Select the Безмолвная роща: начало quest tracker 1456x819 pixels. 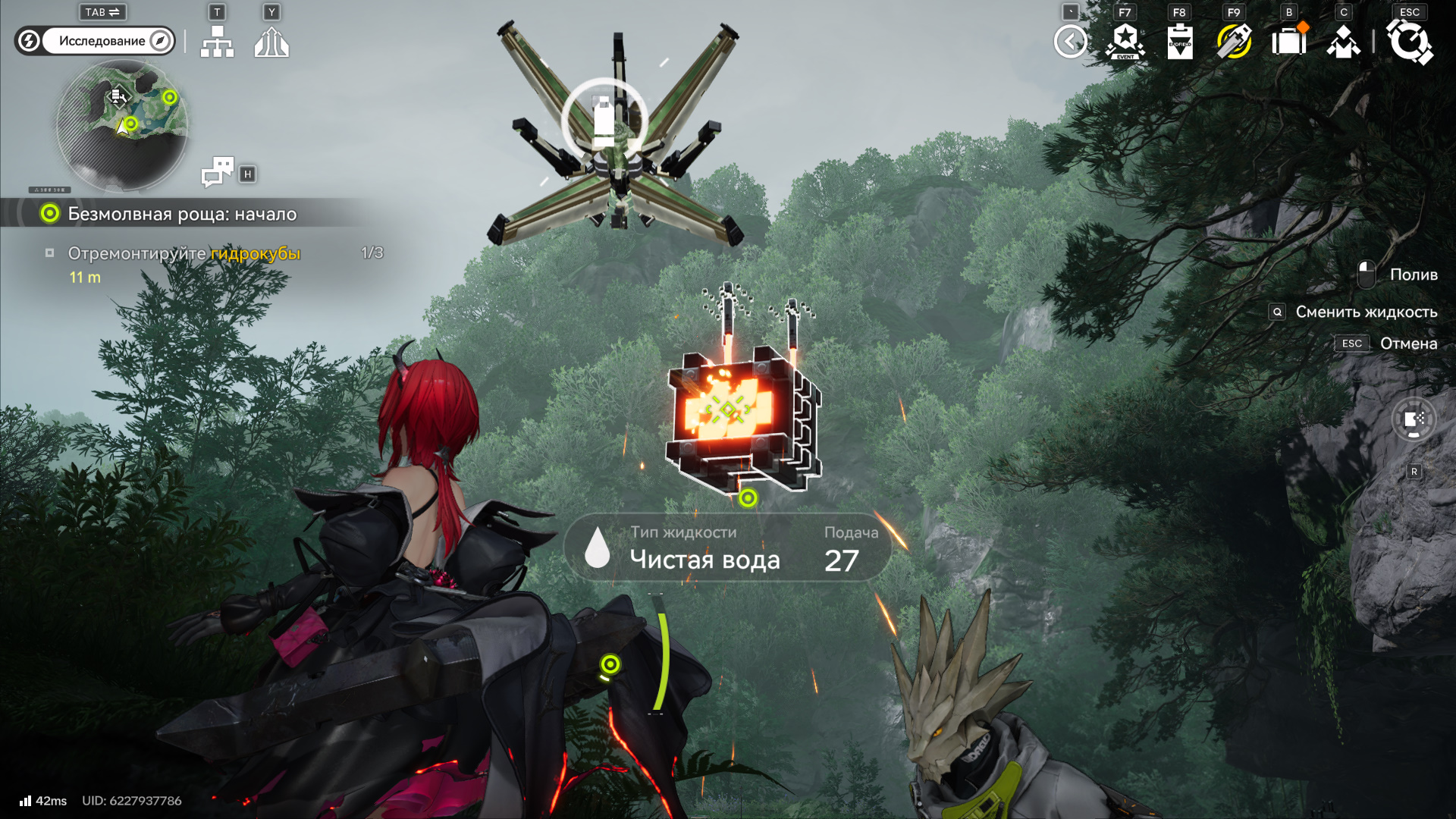click(x=182, y=214)
